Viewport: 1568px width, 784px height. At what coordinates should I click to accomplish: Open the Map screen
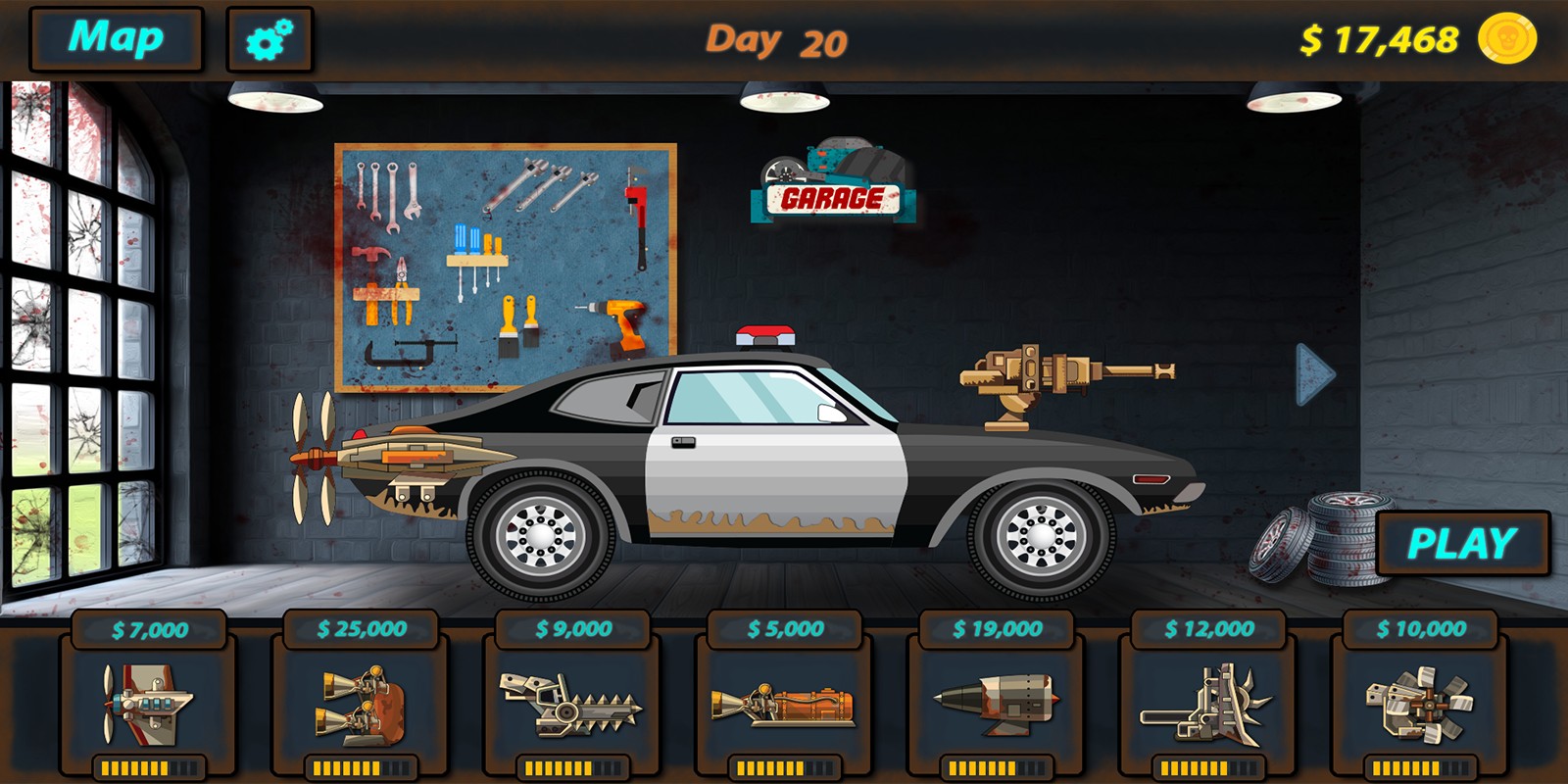point(115,39)
